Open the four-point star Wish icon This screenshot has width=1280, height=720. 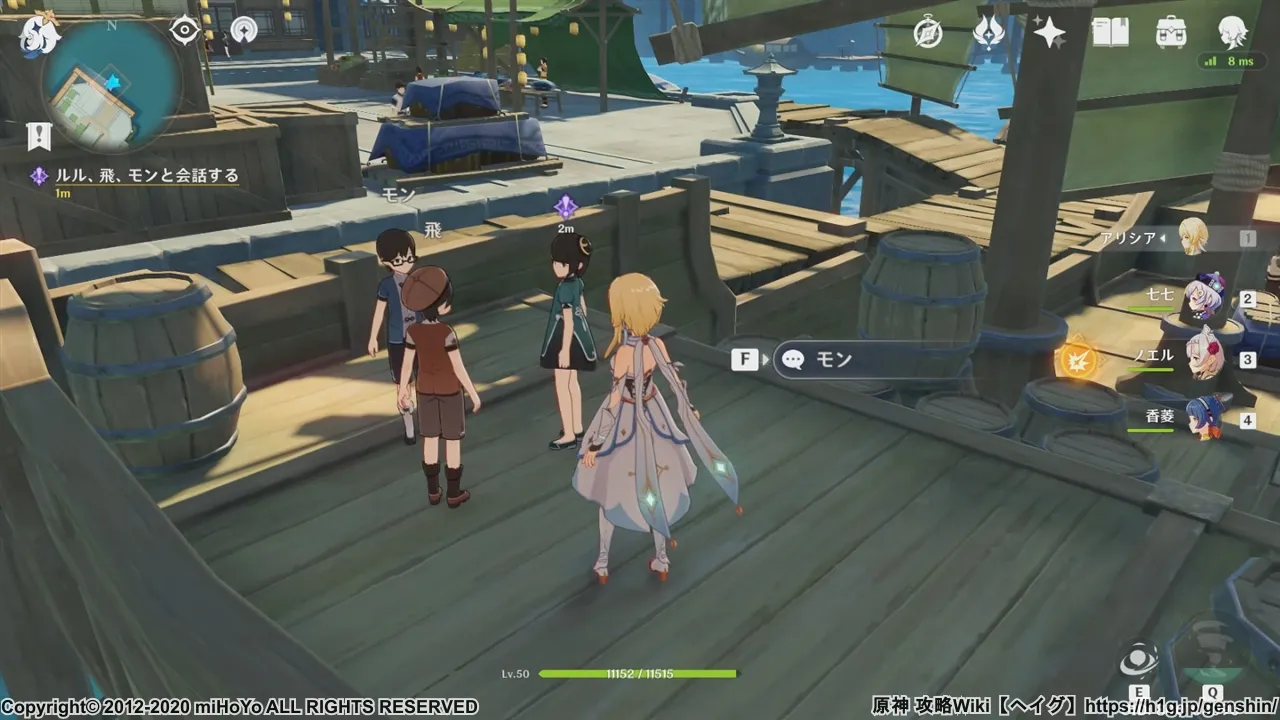click(1049, 33)
